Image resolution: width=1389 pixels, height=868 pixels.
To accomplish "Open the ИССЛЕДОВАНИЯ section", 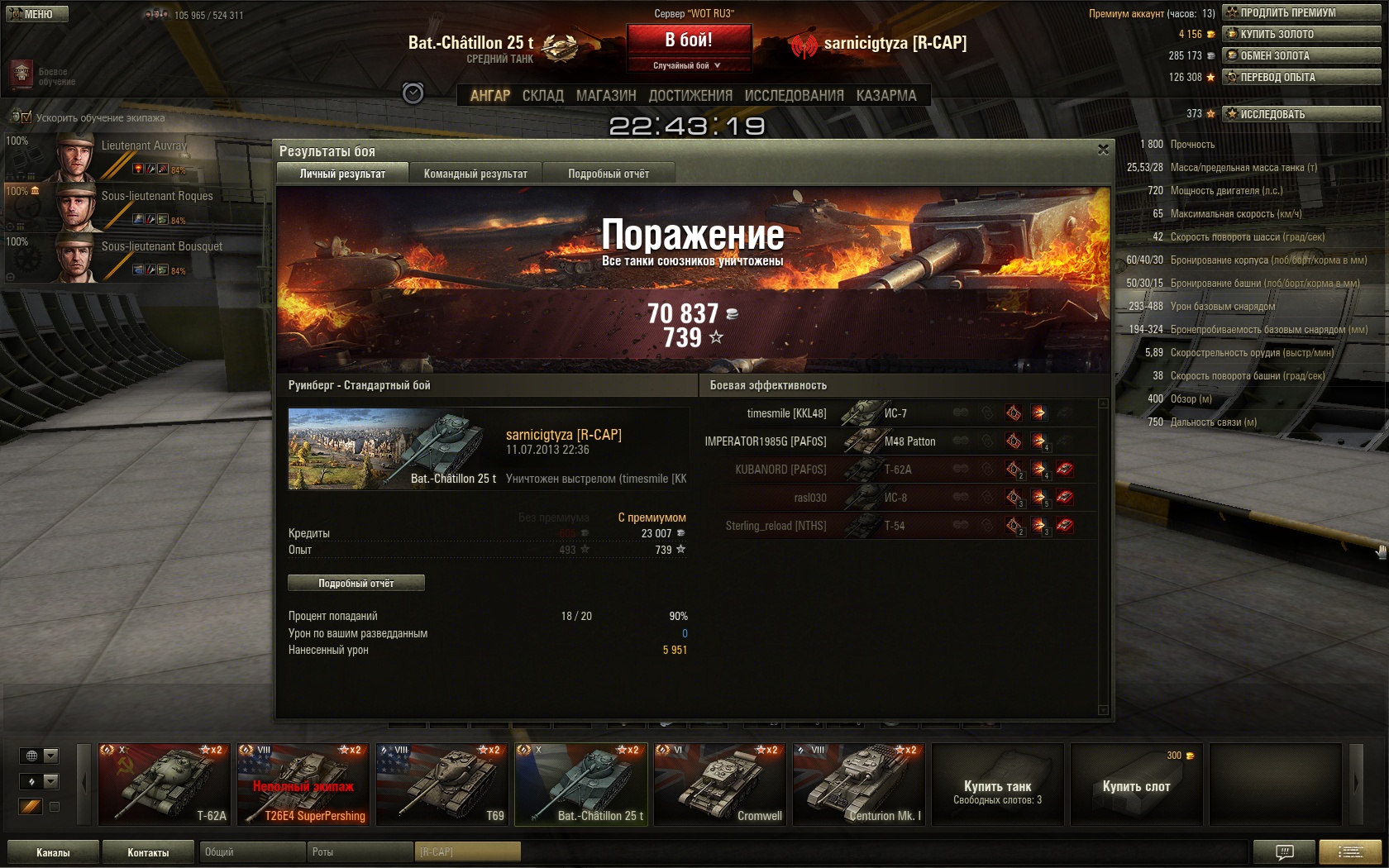I will [794, 96].
